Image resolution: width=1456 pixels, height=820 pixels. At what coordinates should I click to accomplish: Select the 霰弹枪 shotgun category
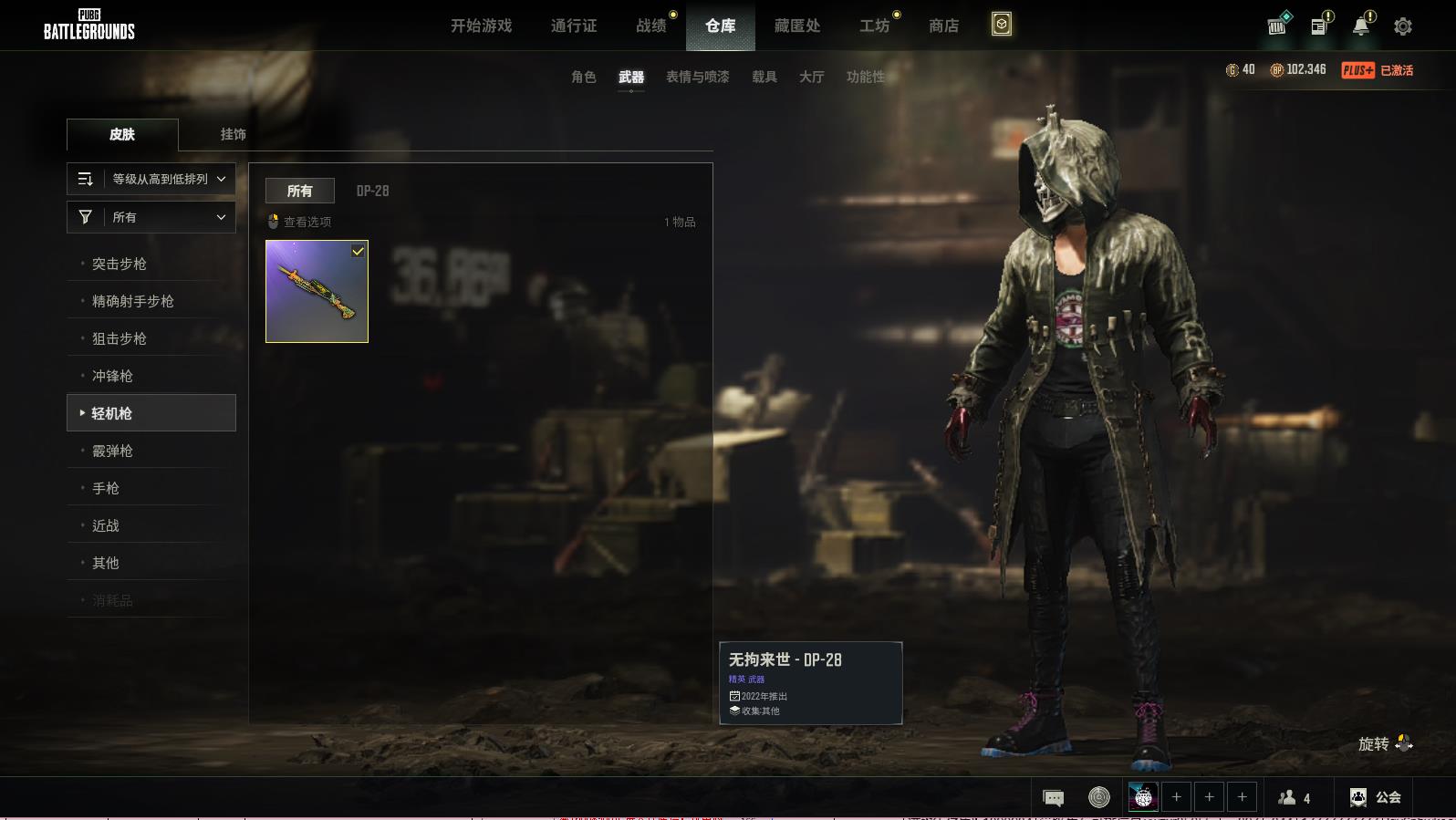click(112, 451)
